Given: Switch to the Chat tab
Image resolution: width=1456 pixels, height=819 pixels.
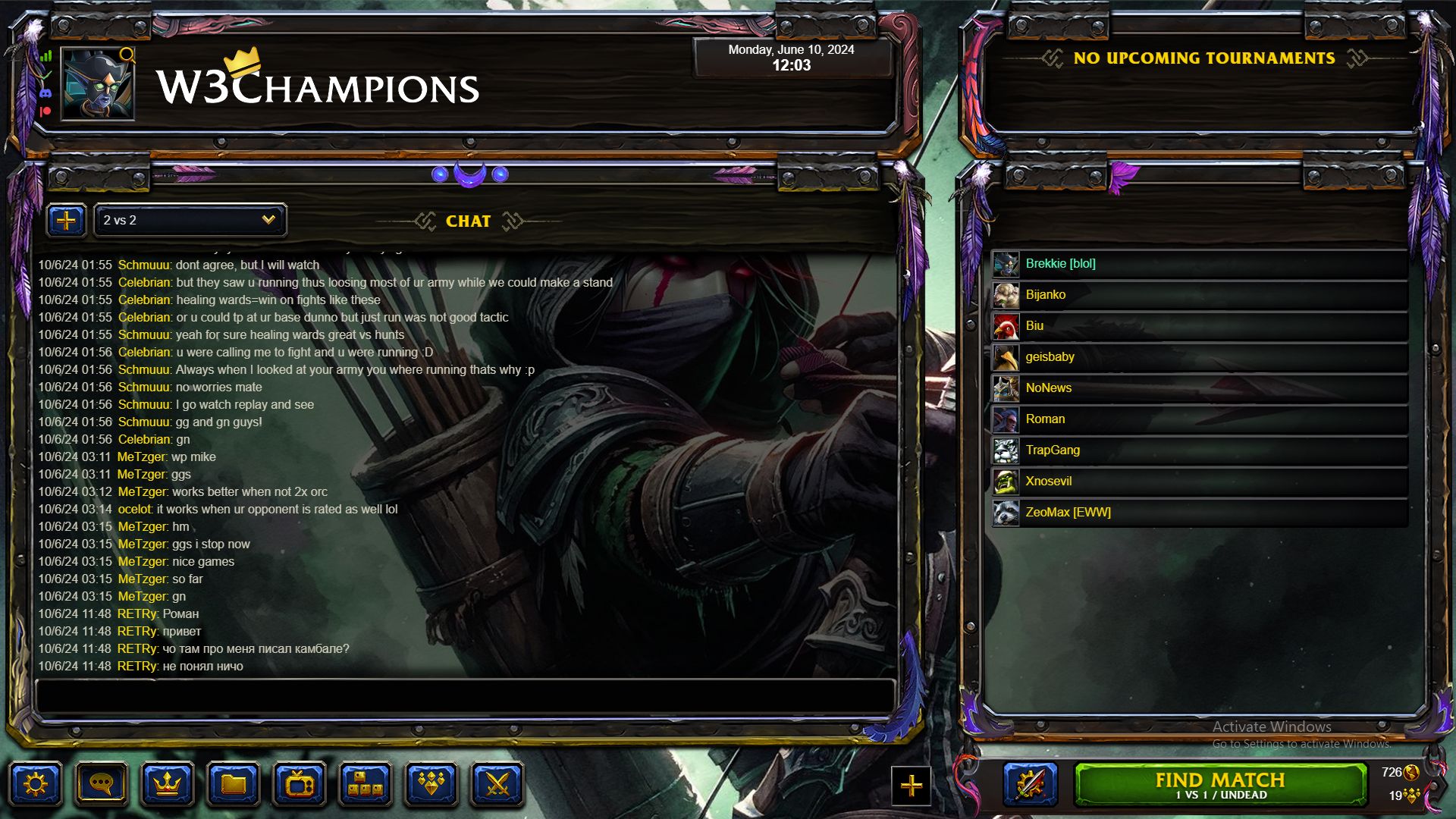Looking at the screenshot, I should point(468,221).
